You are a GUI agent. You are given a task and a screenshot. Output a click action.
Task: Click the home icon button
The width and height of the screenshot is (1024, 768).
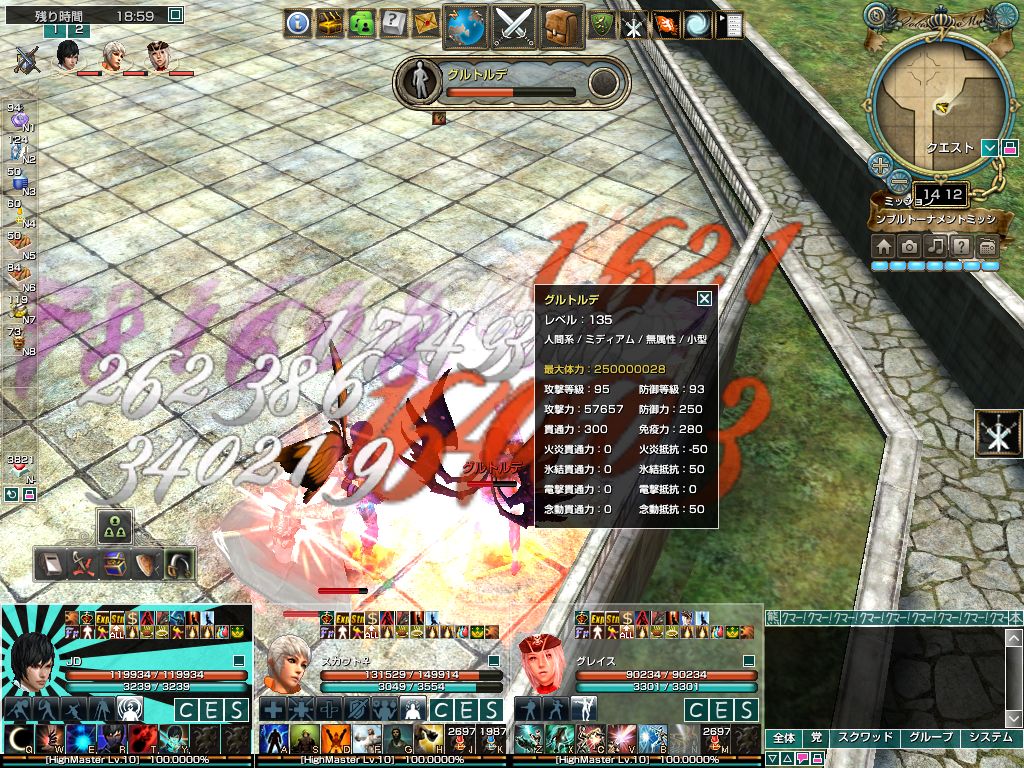(x=883, y=246)
